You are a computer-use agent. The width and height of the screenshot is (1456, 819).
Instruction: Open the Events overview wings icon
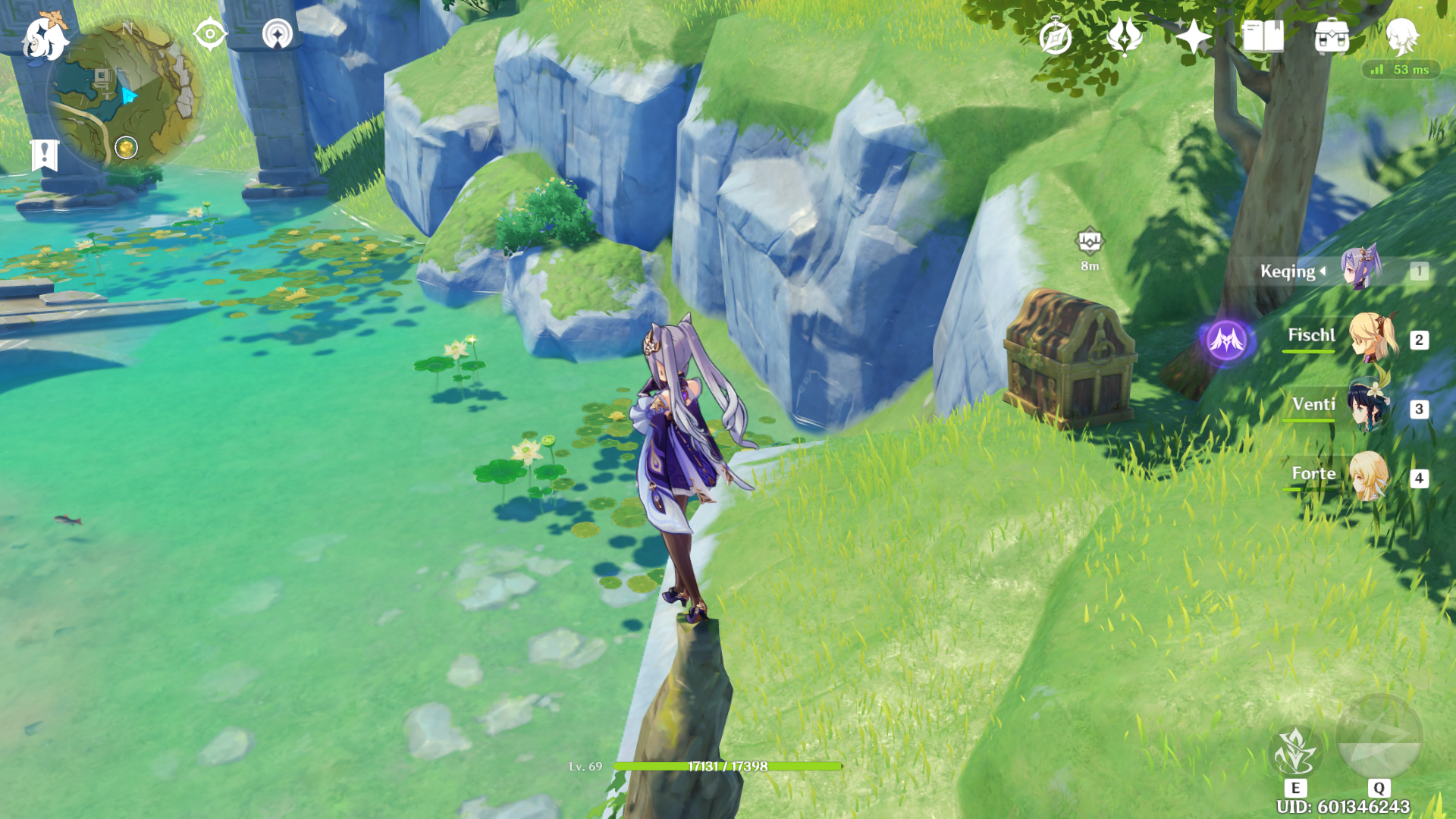point(1124,36)
